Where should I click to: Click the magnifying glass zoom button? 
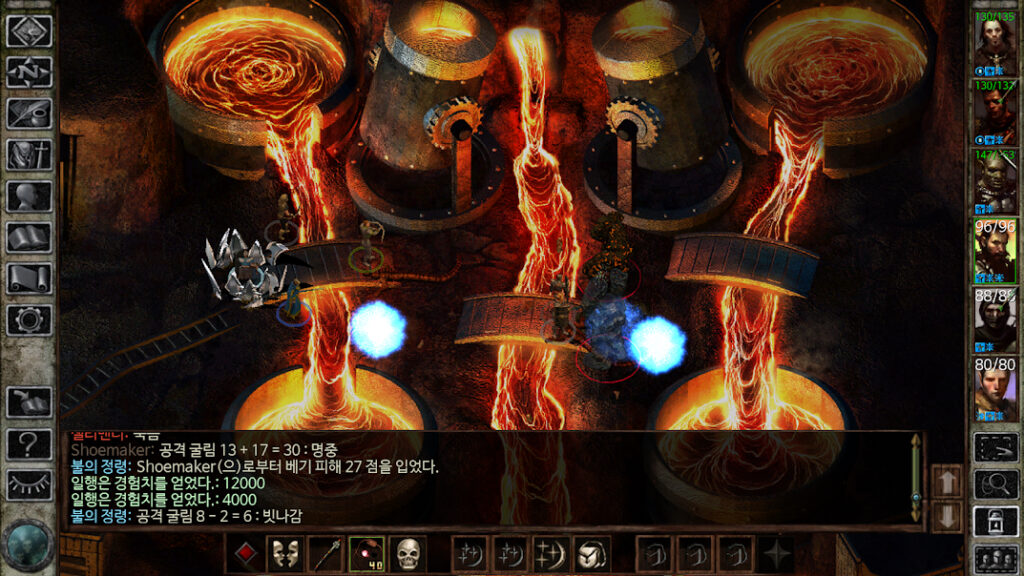pos(996,484)
